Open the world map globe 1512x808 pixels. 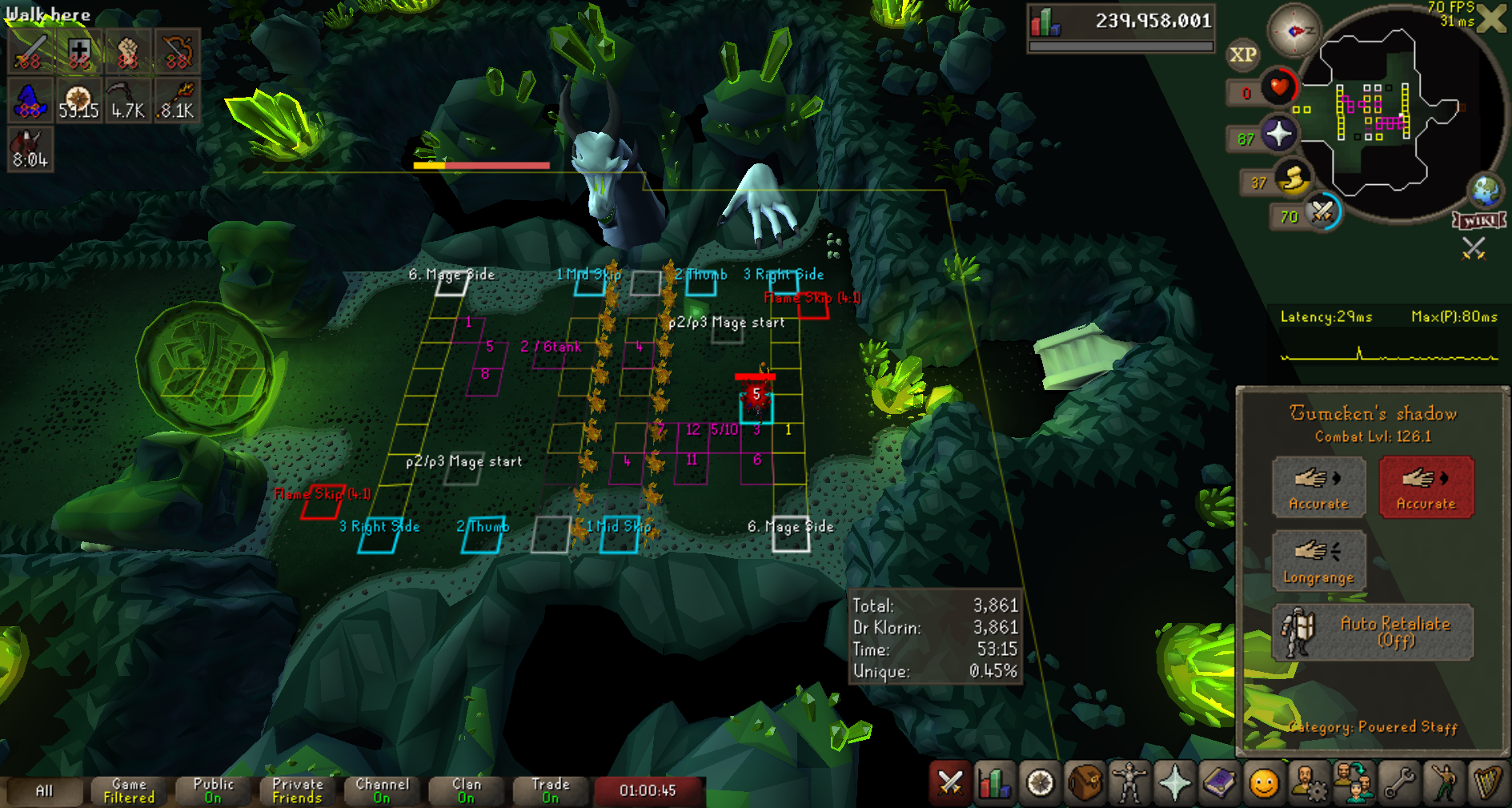pos(1486,191)
